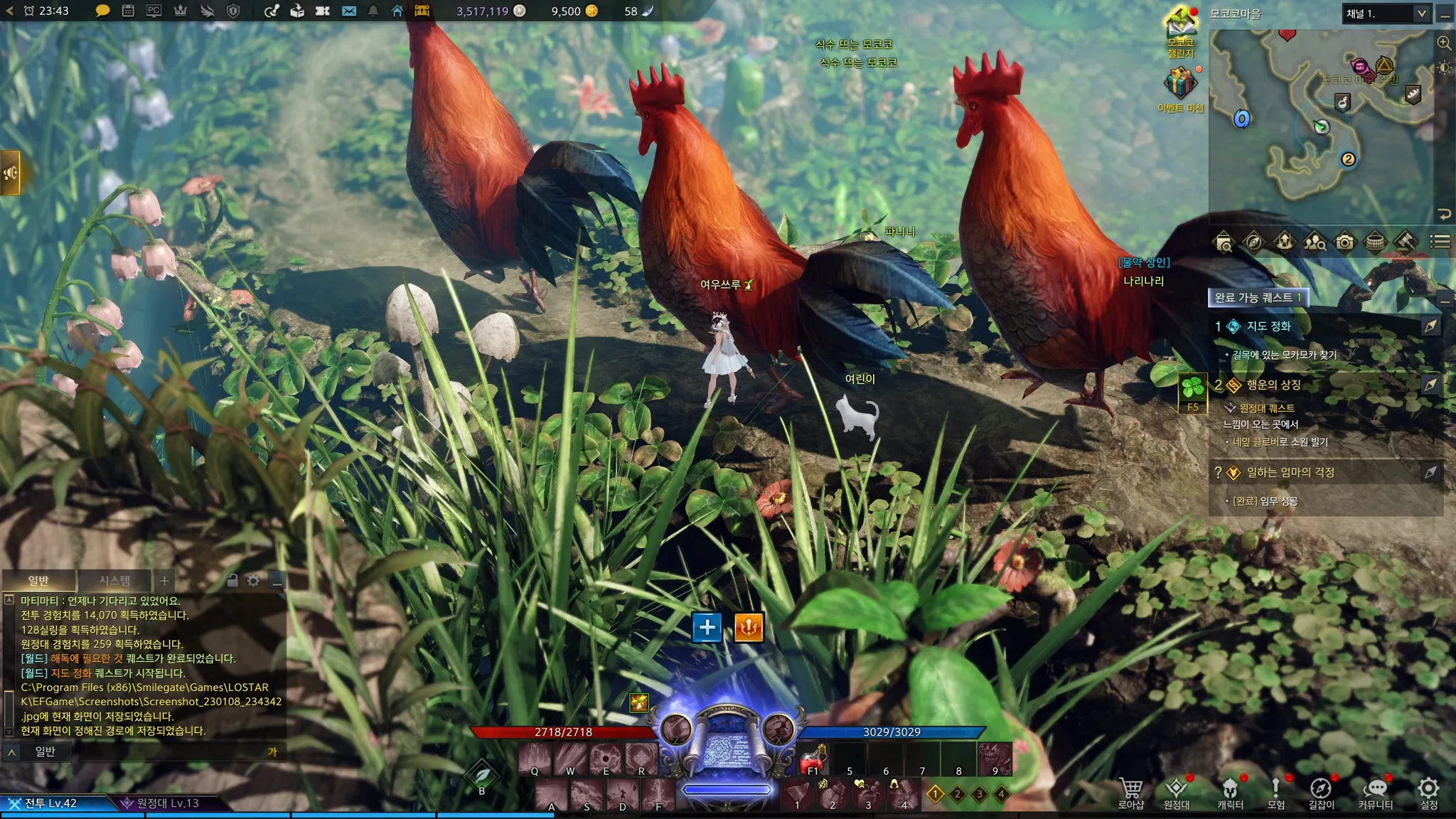The image size is (1456, 819).
Task: Open the 길잡이 guide menu
Action: [1321, 792]
